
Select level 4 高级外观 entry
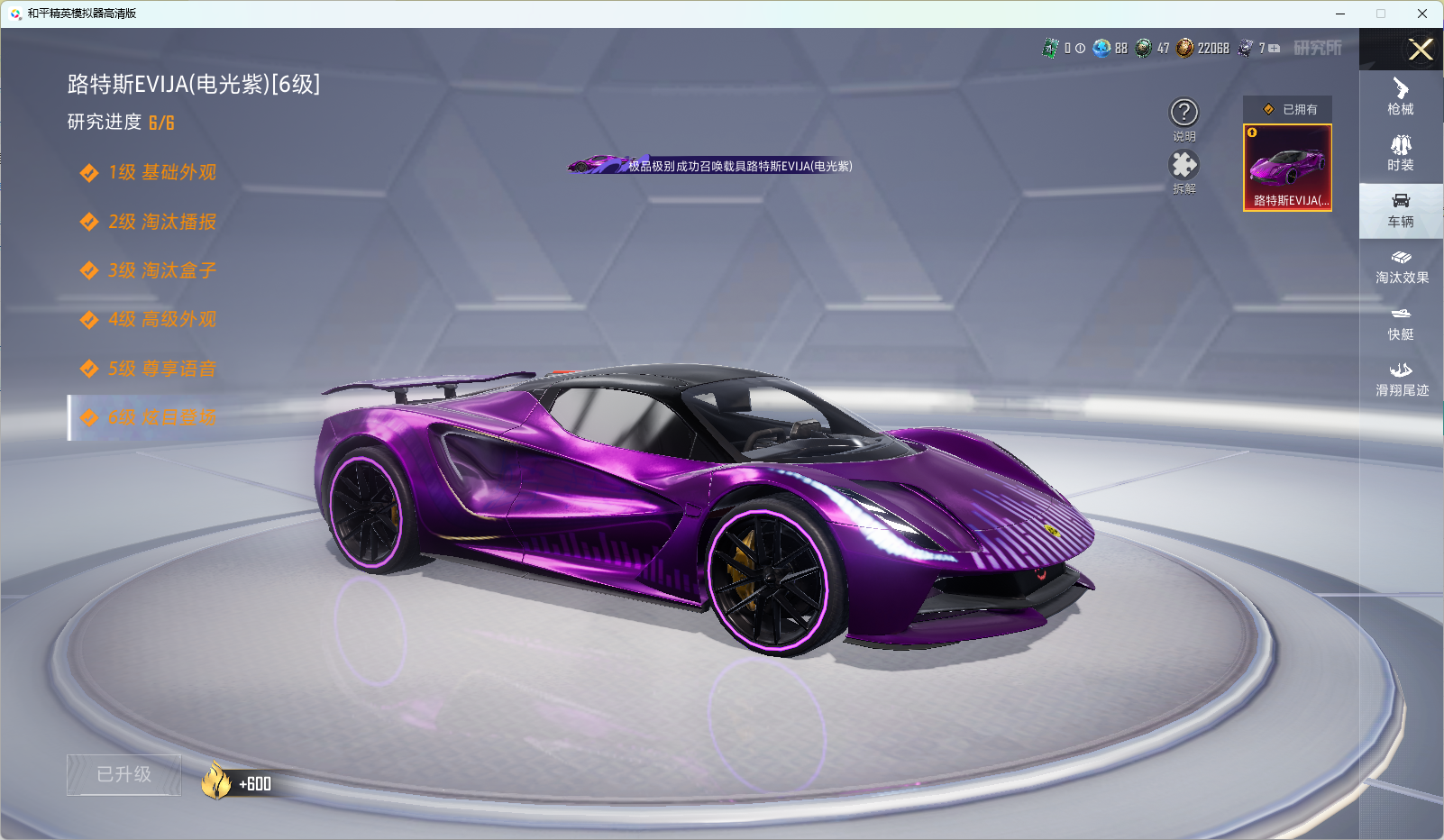tap(162, 319)
